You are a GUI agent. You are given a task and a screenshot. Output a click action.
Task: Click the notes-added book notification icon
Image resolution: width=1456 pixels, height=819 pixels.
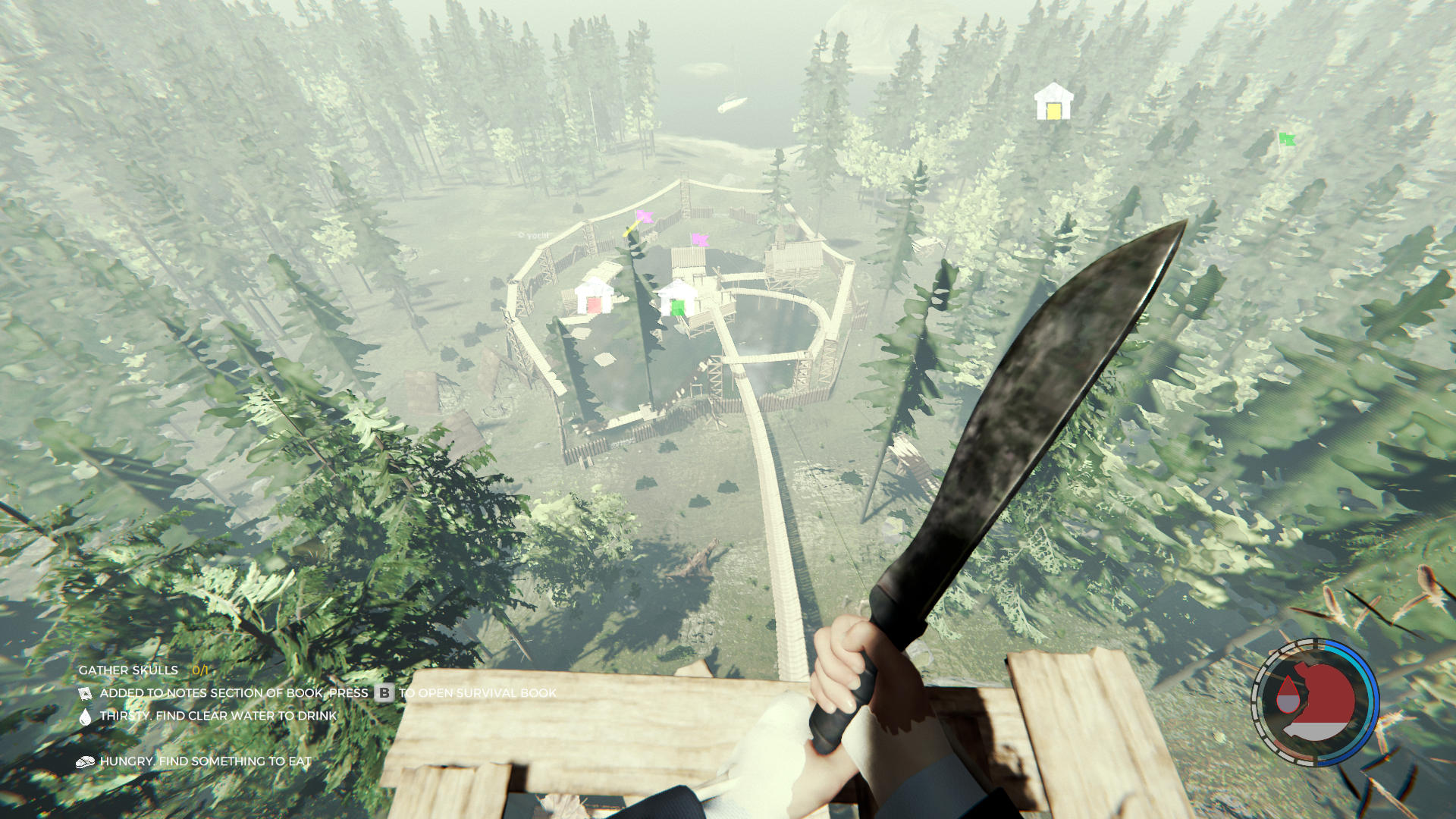(85, 694)
